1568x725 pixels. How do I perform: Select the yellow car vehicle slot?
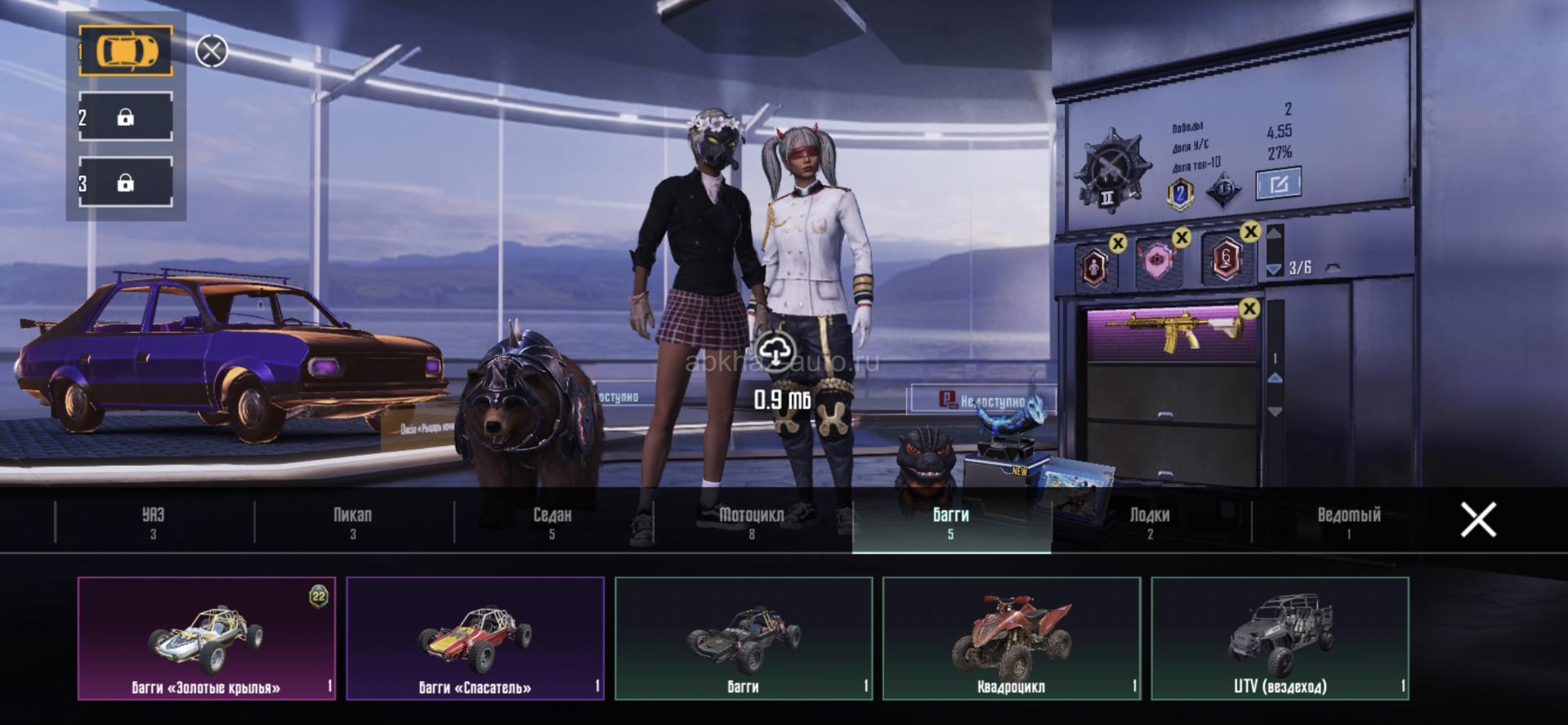(126, 51)
